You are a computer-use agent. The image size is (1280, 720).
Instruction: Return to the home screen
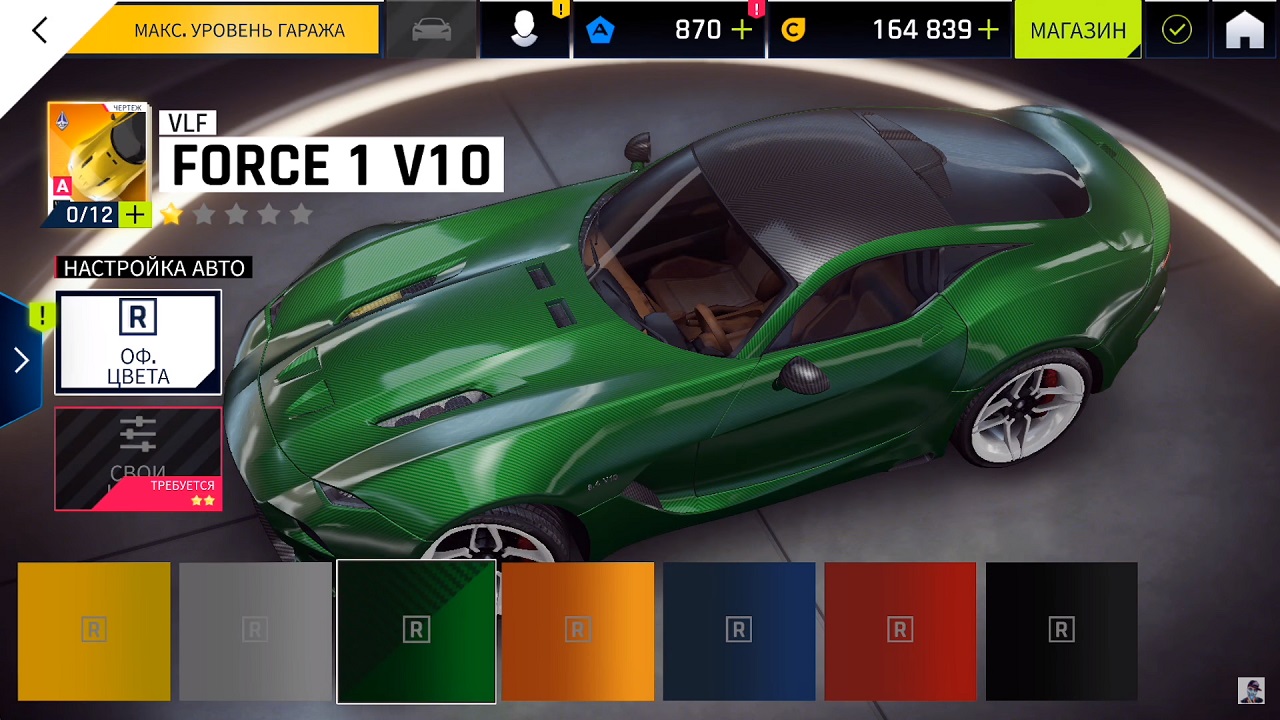coord(1245,30)
